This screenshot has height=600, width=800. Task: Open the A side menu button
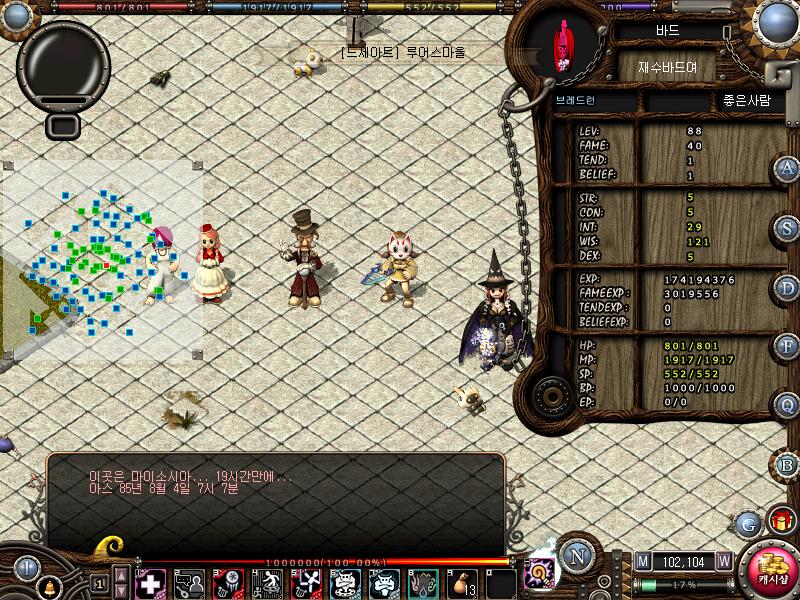(x=788, y=168)
